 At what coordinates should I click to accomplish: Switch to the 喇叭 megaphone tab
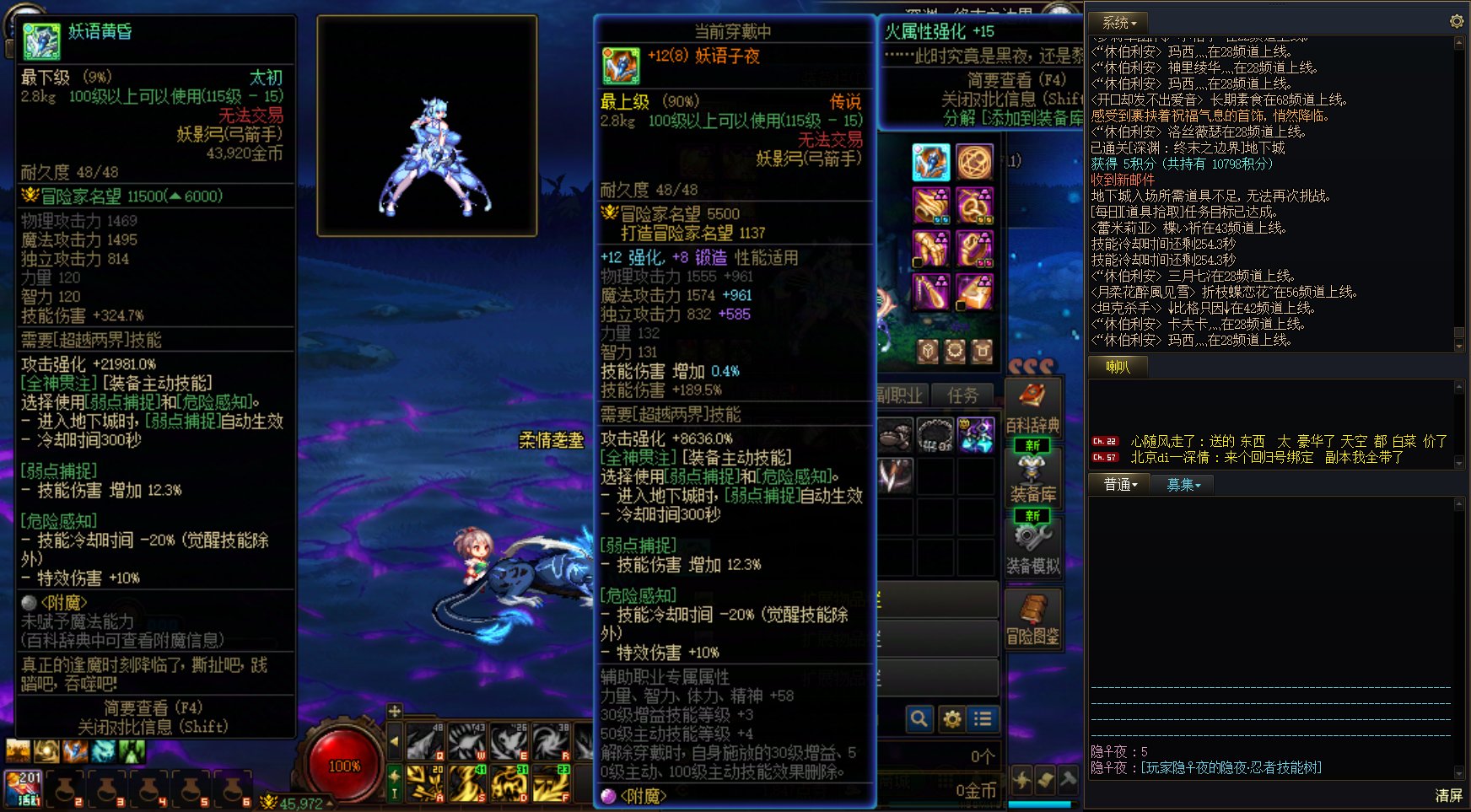point(1118,366)
